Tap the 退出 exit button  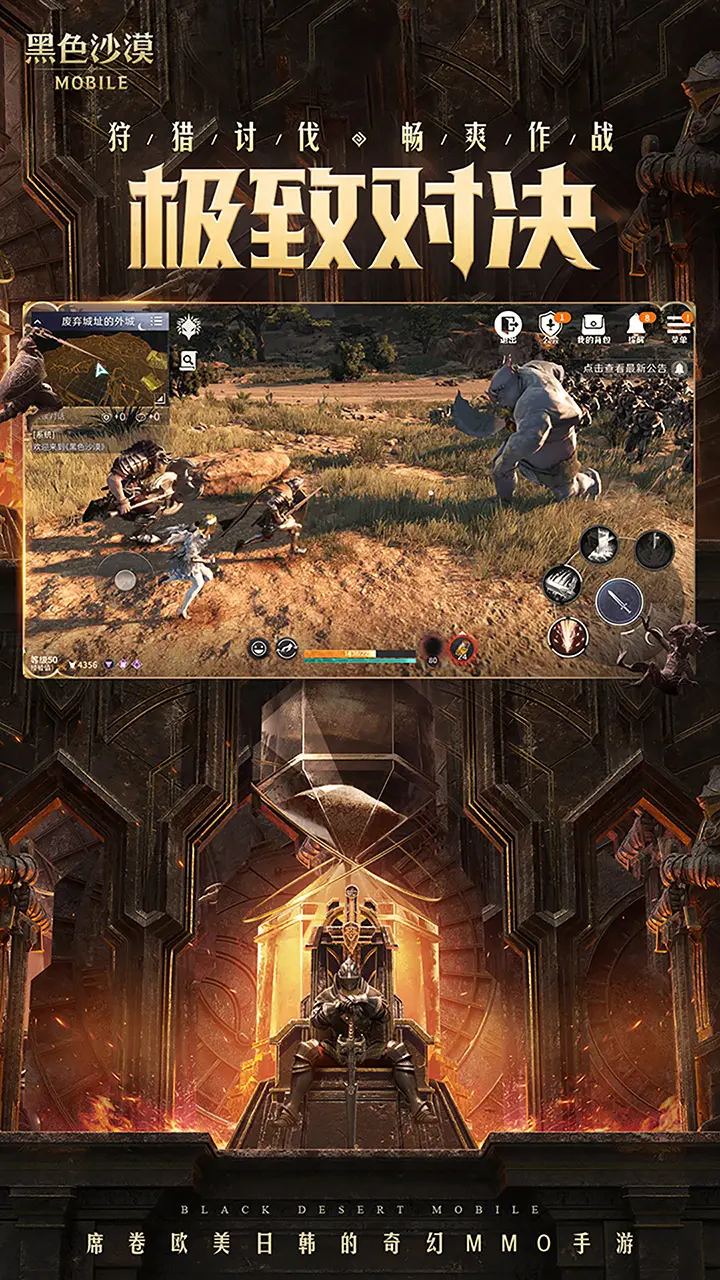510,326
